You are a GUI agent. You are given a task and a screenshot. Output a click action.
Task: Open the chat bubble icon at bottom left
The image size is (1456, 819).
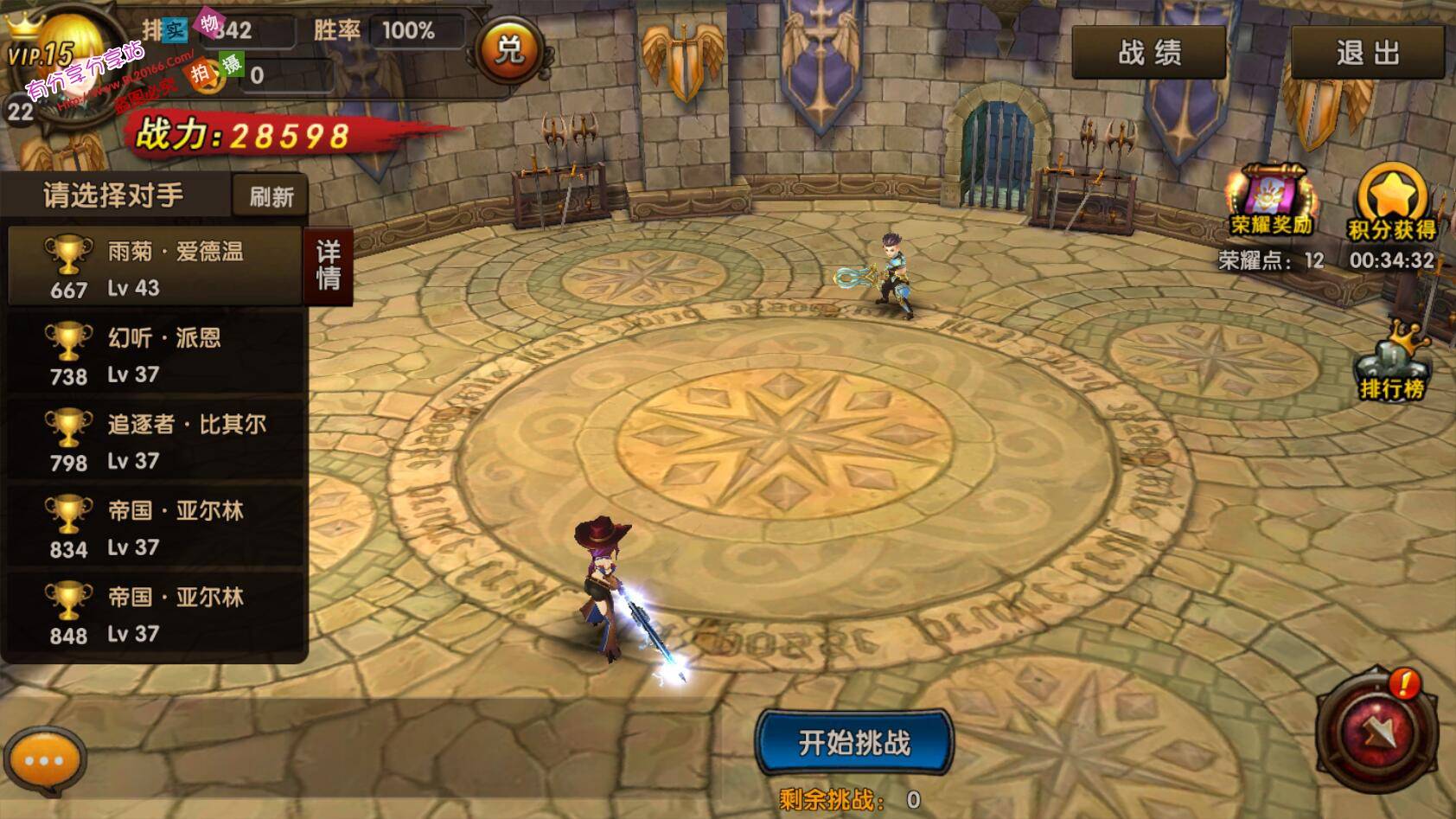45,760
